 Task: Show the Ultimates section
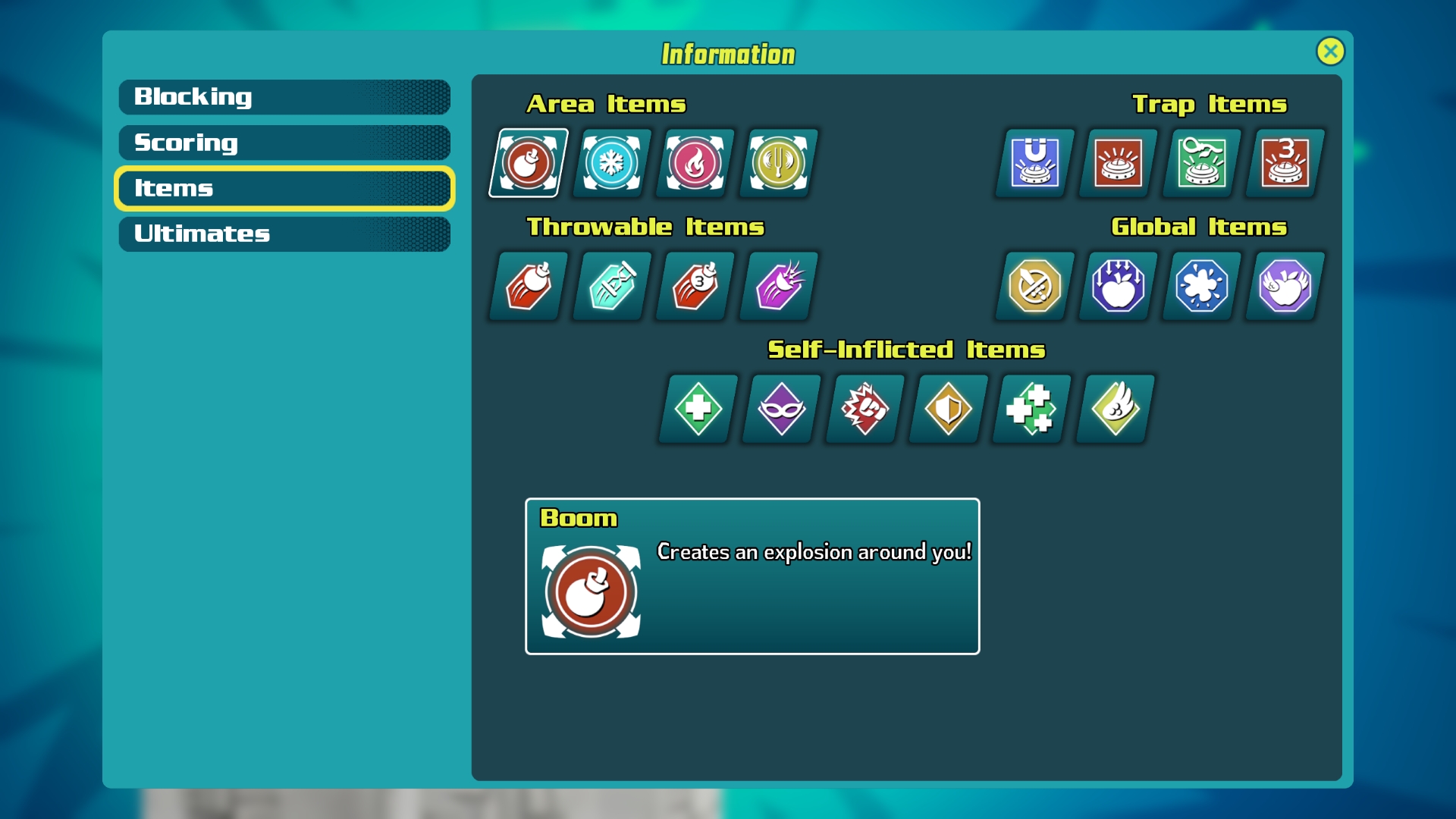point(284,234)
